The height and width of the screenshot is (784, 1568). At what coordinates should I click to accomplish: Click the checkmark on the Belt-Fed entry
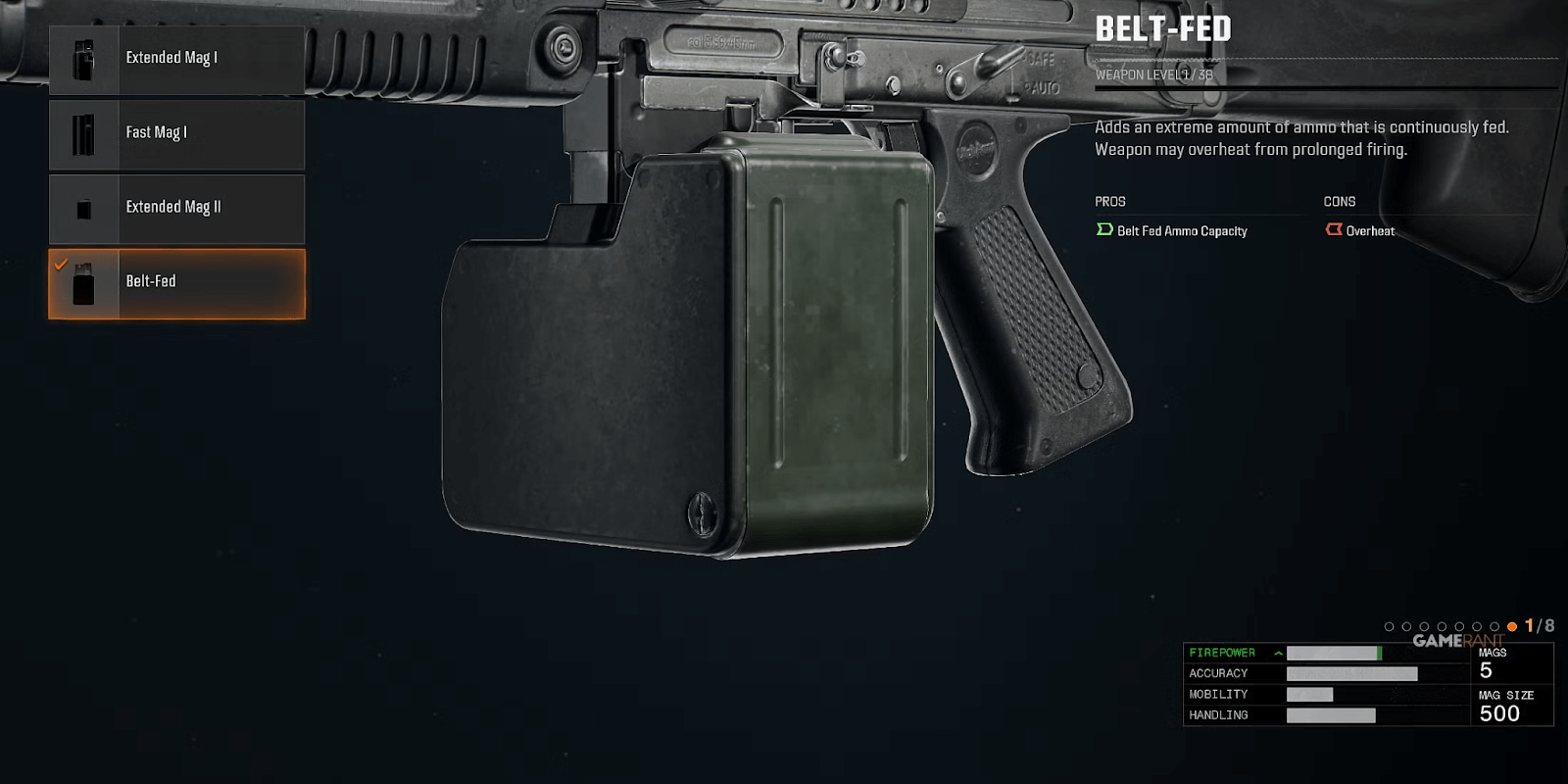coord(61,263)
